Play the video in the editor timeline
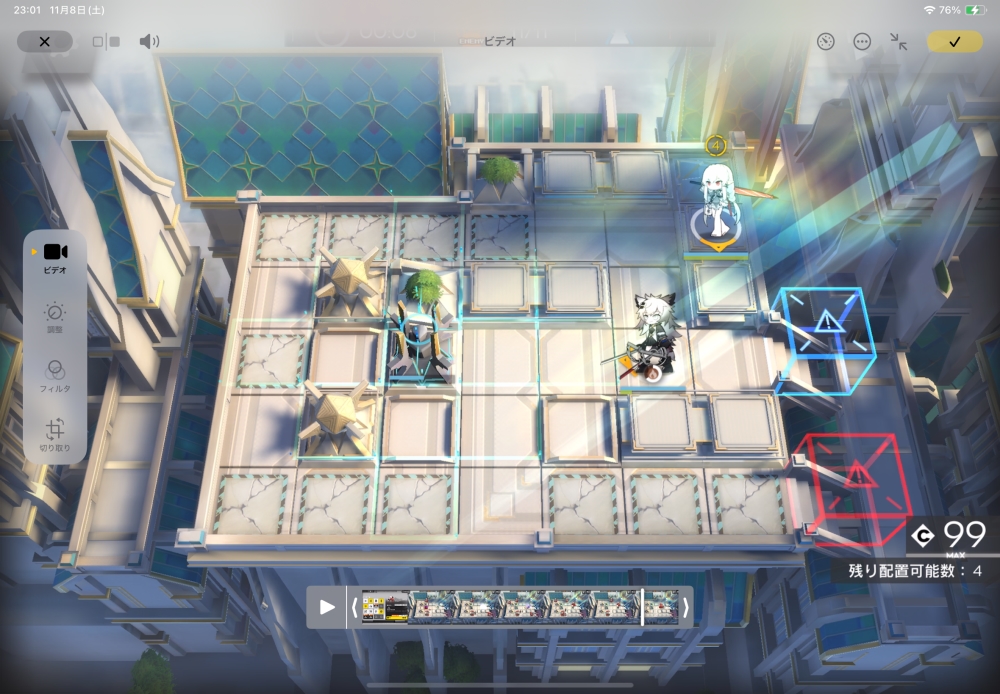 pyautogui.click(x=327, y=607)
